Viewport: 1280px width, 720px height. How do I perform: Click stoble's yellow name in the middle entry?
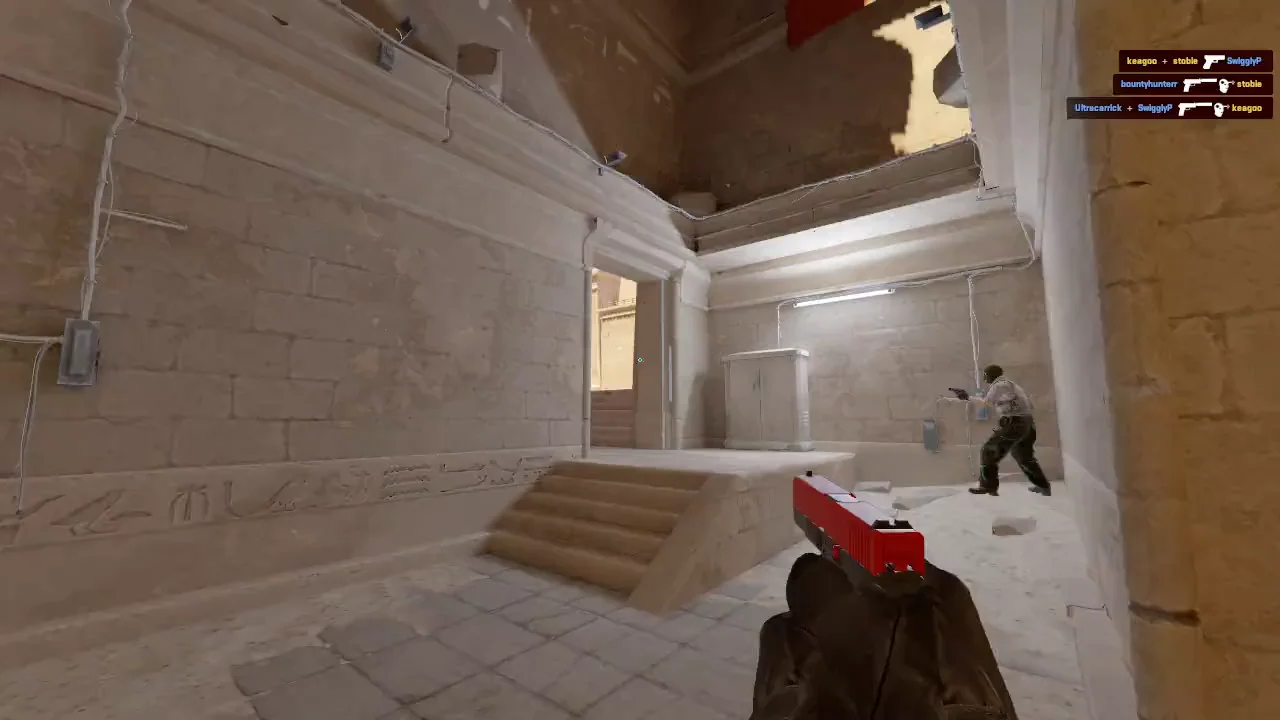pos(1250,84)
